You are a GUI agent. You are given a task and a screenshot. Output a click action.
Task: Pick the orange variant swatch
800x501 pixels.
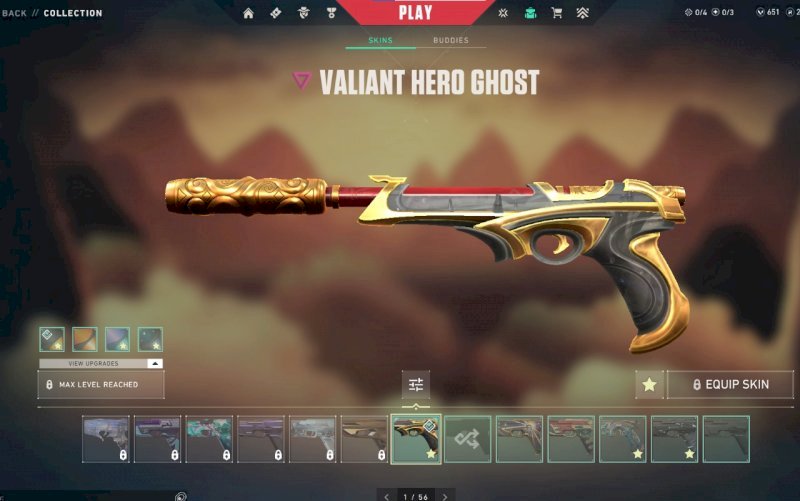coord(85,340)
